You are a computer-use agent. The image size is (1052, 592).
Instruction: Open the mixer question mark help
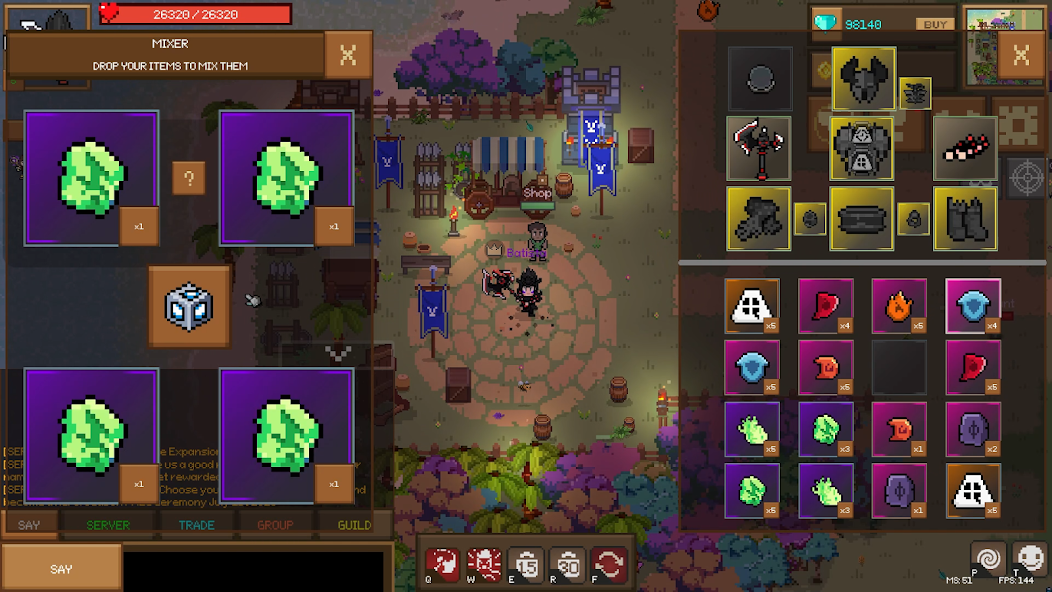189,179
